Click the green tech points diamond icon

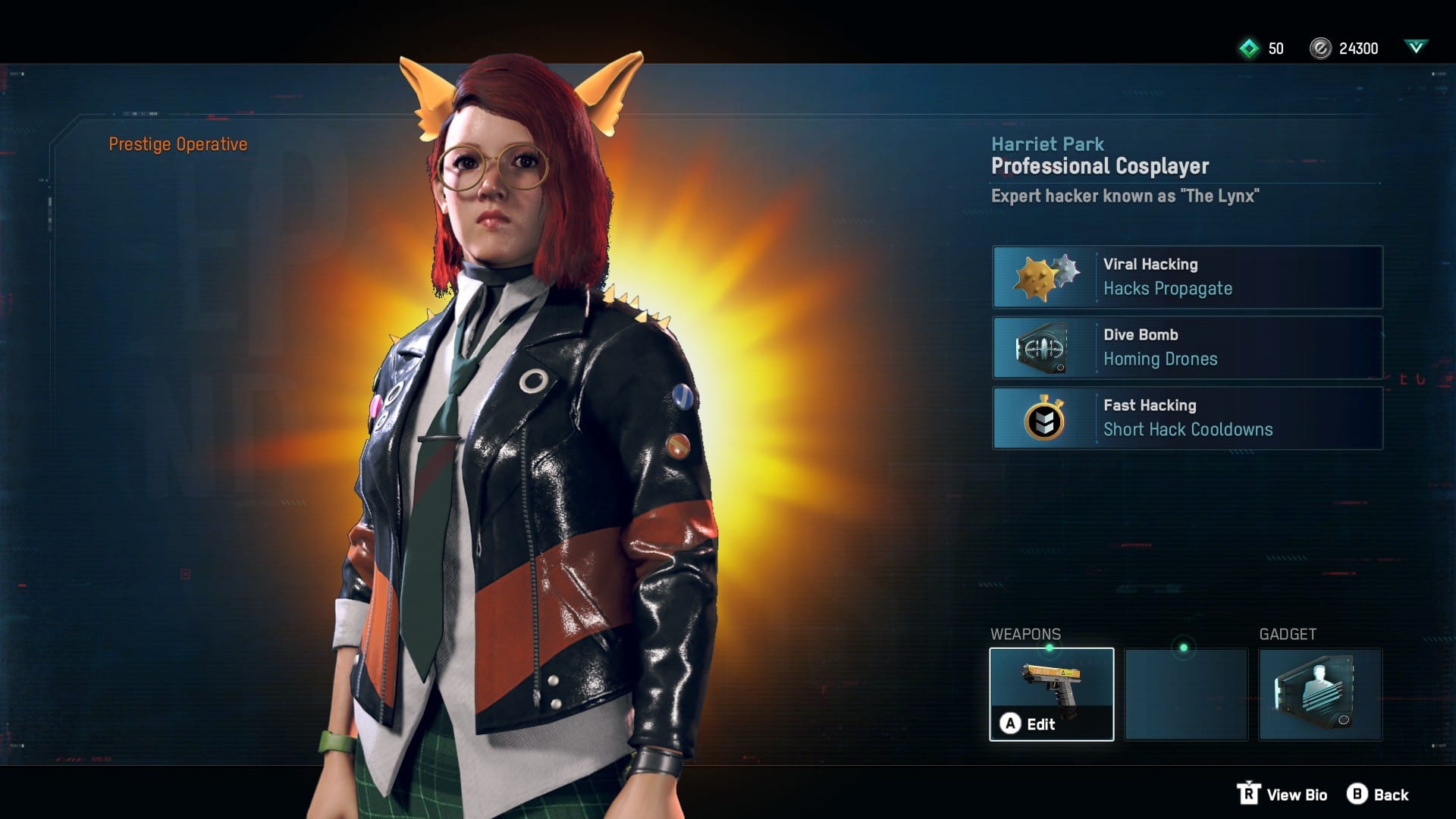[x=1248, y=49]
